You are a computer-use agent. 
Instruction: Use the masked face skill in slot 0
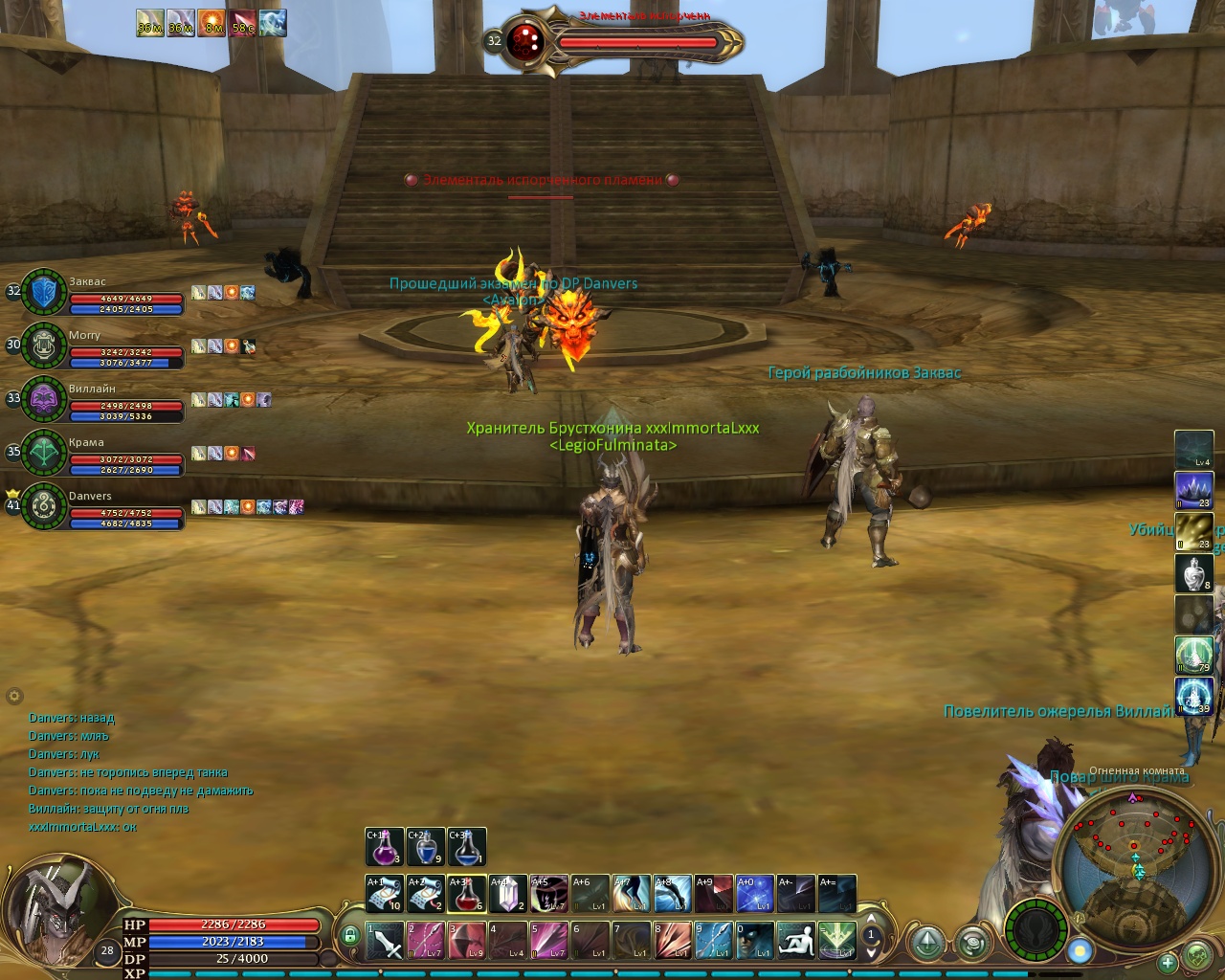coord(754,941)
